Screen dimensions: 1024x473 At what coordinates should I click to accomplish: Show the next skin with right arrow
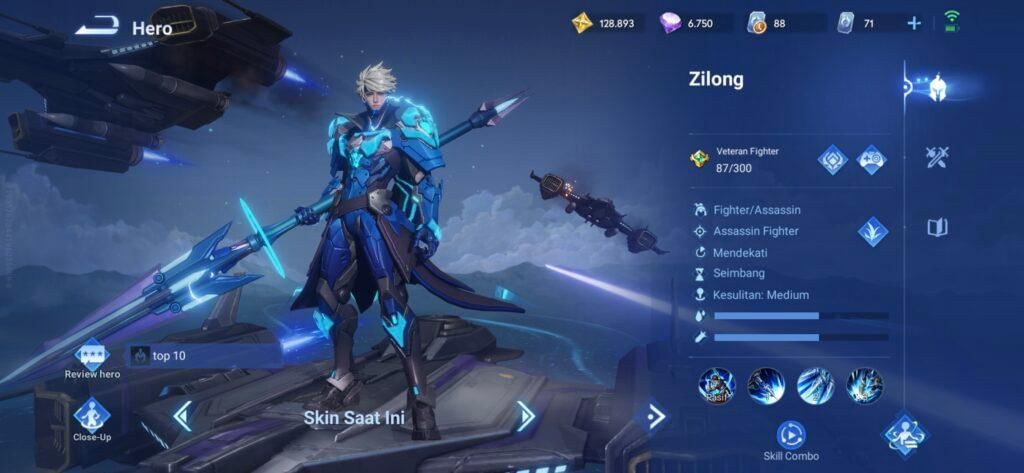526,416
